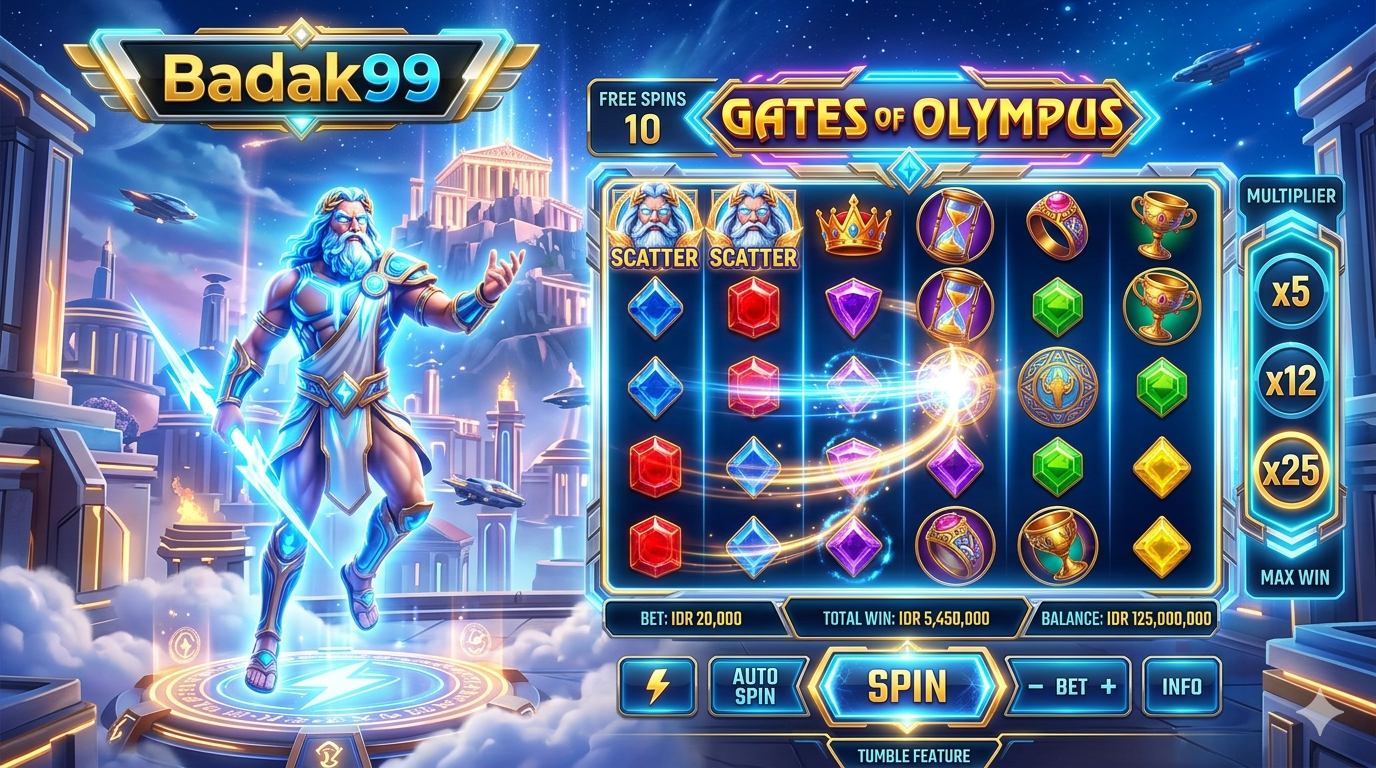Enable AUTO SPIN mode

tap(755, 686)
